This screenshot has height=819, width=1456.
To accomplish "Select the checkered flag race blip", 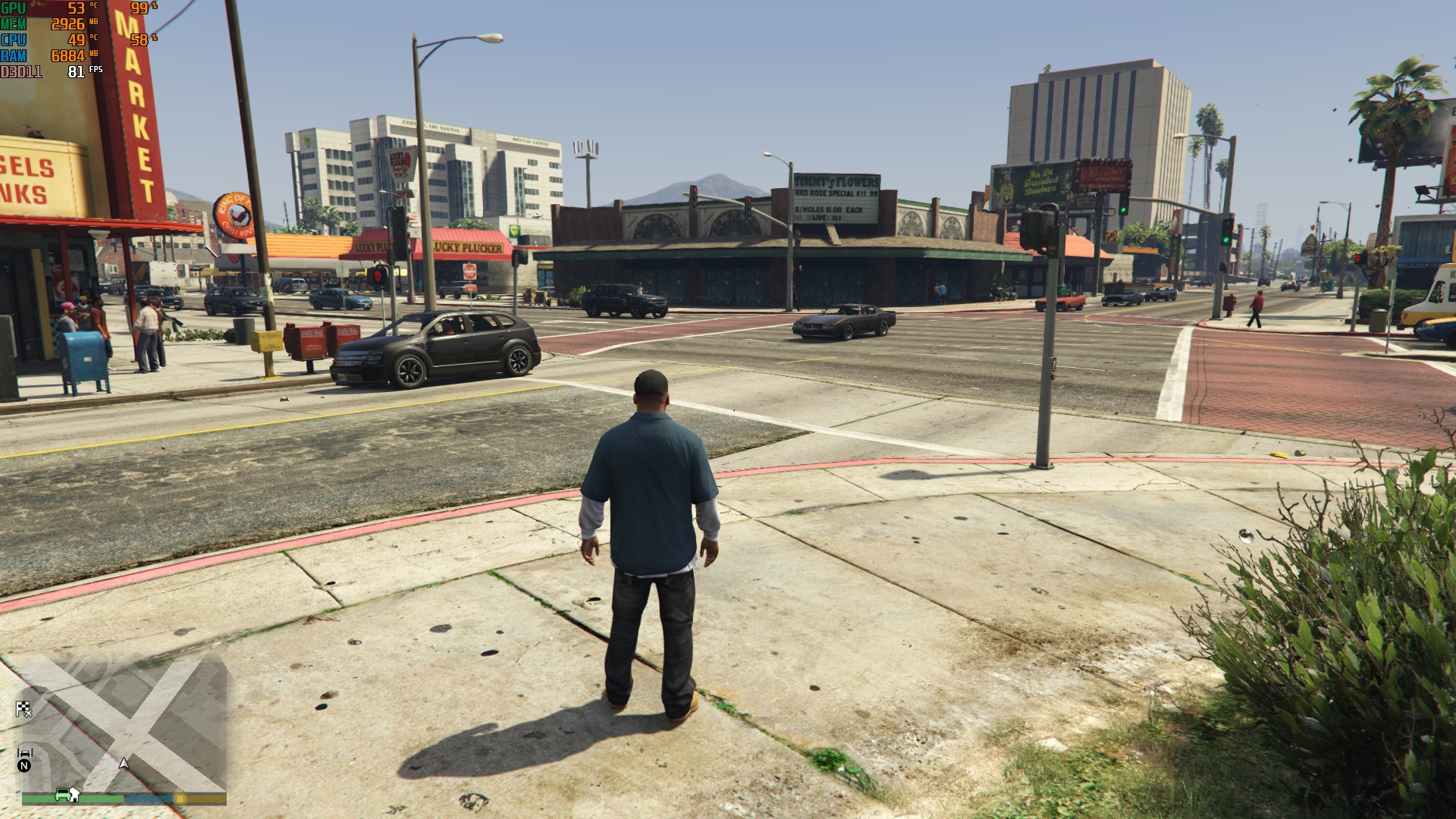I will tap(24, 709).
